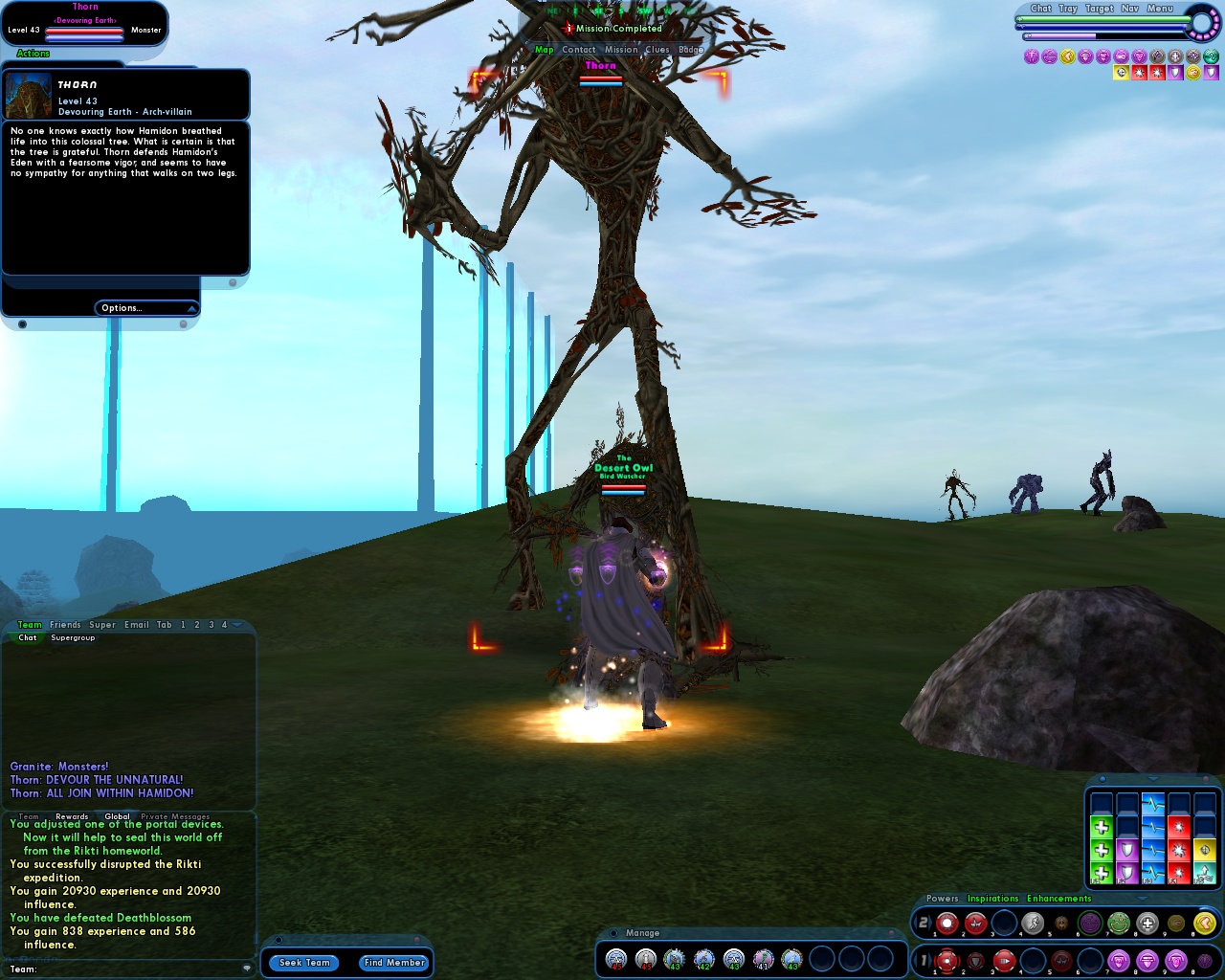The width and height of the screenshot is (1225, 980).
Task: Click a purple shield inspiration in the inspiration tray
Action: click(x=1127, y=850)
